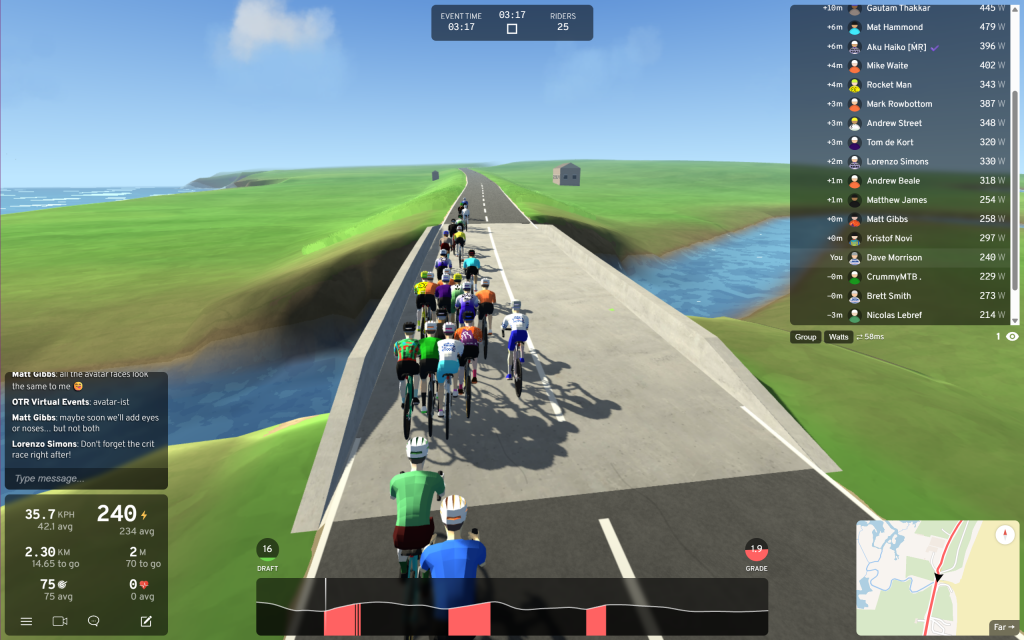The height and width of the screenshot is (640, 1024).
Task: Click the spectator eye icon
Action: (1013, 337)
